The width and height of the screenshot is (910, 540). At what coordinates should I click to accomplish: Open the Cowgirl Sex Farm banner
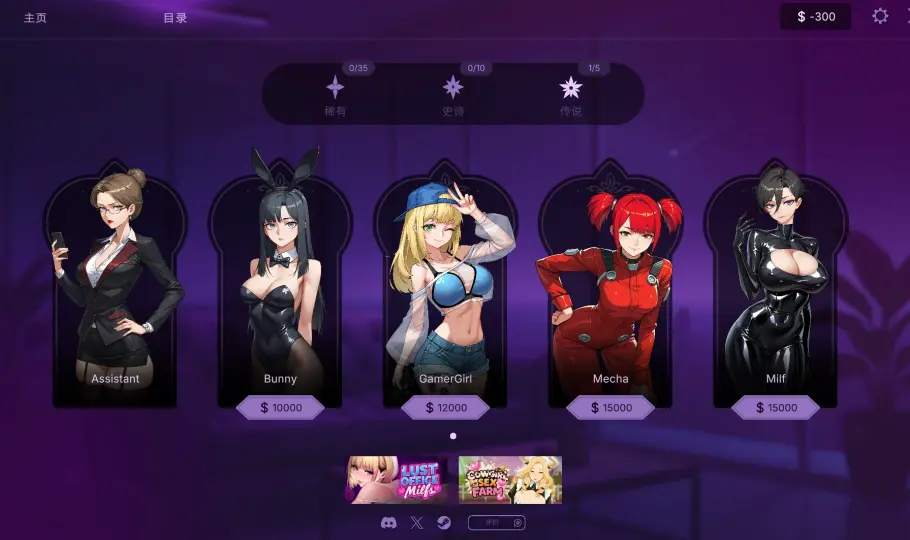[510, 480]
